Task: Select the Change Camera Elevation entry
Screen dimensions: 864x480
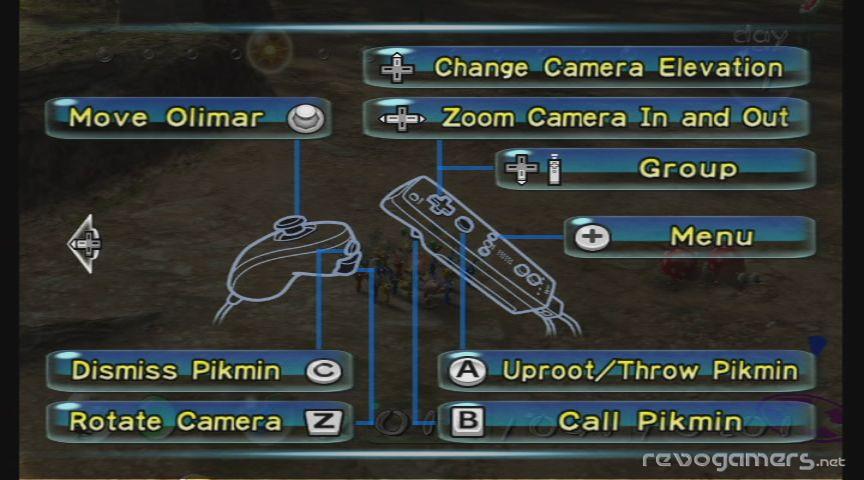Action: coord(586,68)
